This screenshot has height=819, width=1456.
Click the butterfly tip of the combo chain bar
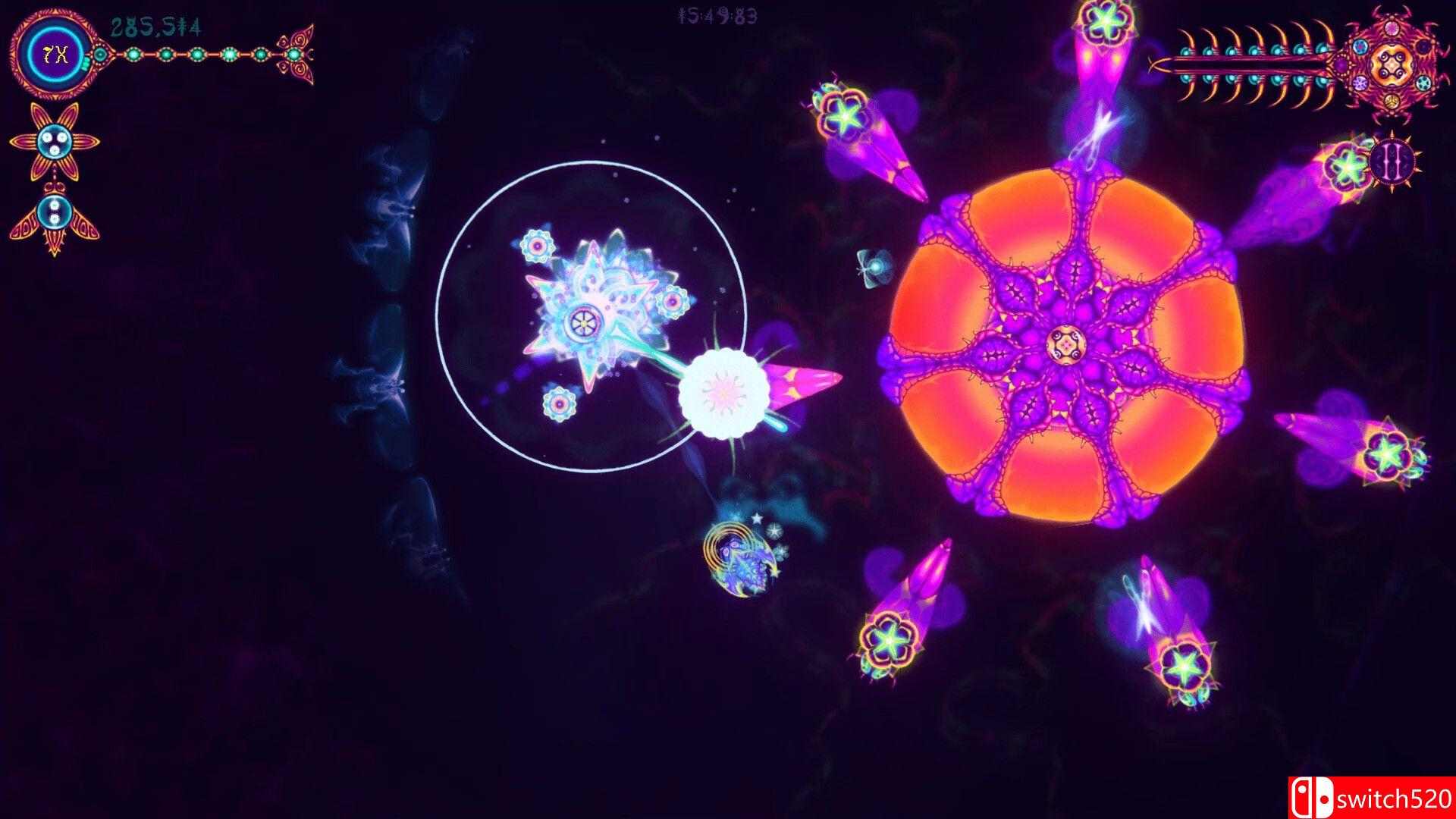click(x=297, y=55)
